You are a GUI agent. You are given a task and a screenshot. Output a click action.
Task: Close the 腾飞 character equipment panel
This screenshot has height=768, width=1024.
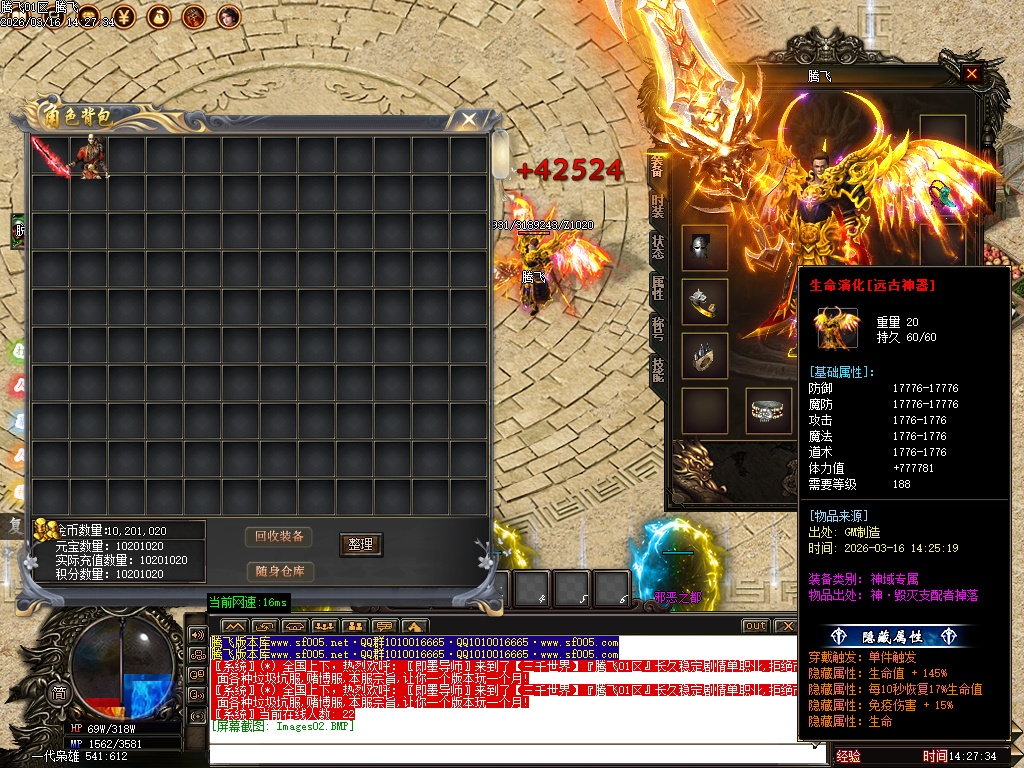971,74
